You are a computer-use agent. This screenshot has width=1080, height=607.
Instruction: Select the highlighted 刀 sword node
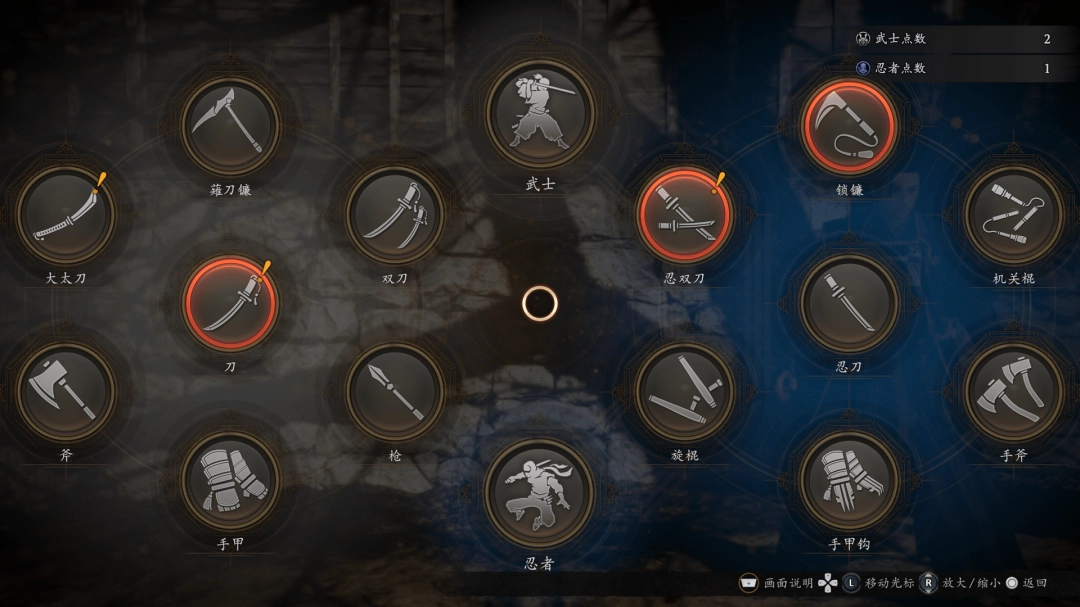231,303
